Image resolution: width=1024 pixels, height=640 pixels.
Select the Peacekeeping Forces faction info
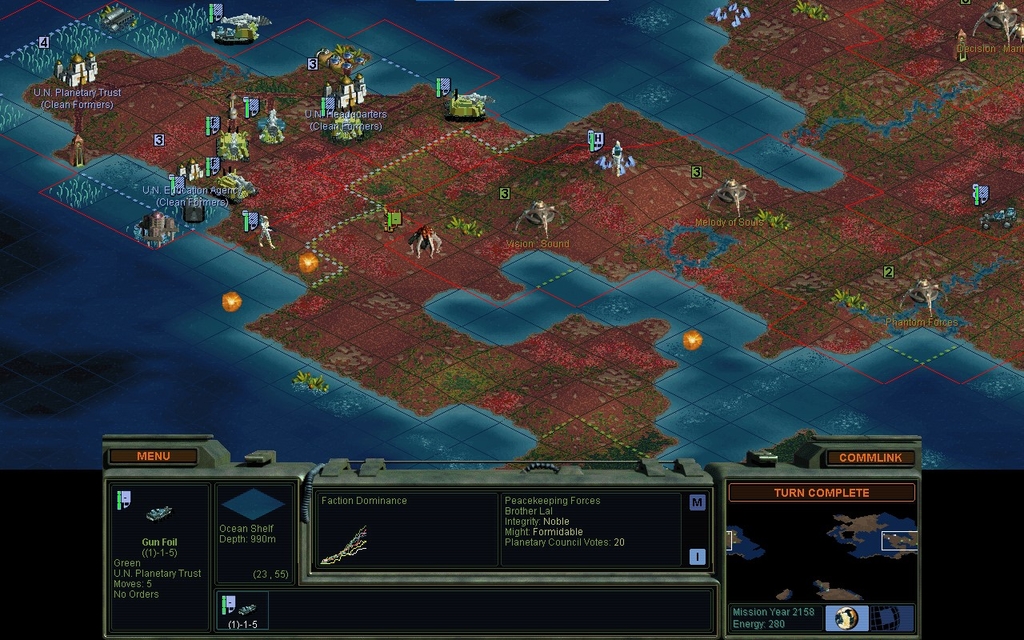pos(590,522)
